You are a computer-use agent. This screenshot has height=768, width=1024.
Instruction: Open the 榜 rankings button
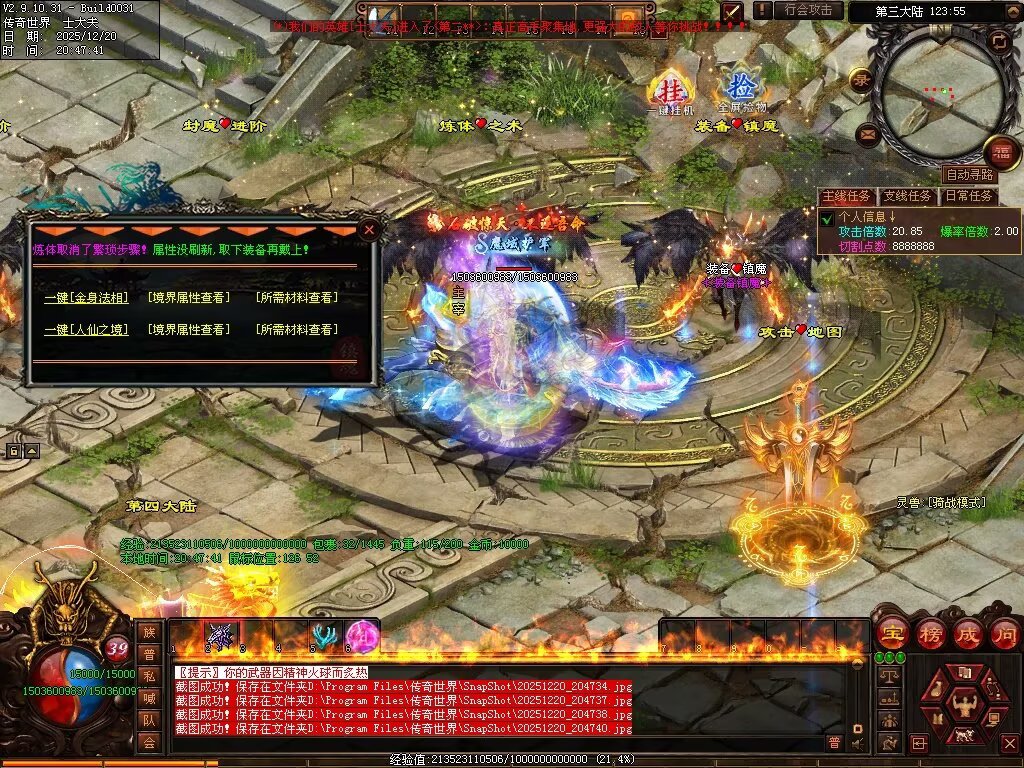[929, 634]
